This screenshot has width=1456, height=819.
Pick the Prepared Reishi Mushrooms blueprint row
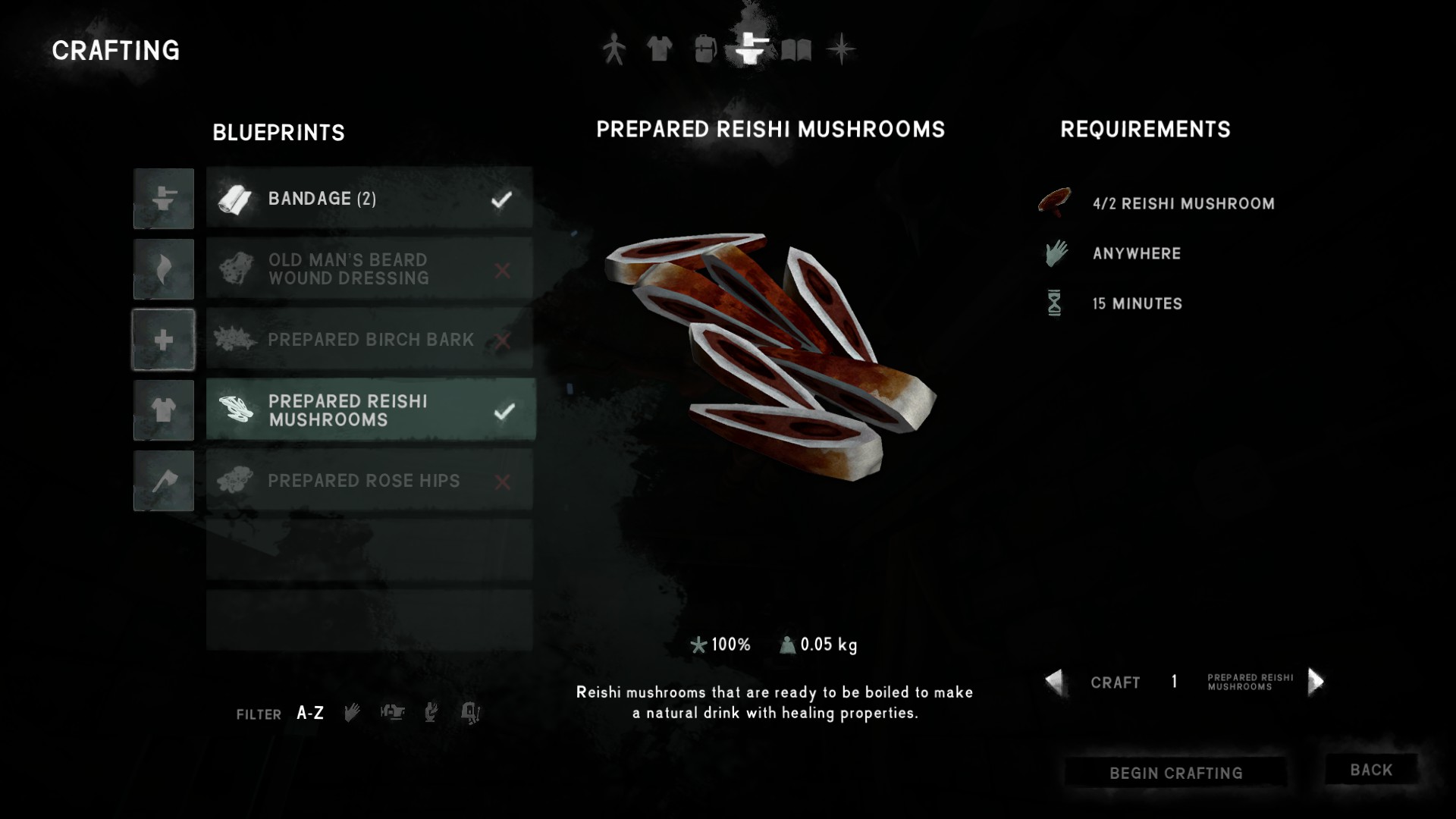[369, 410]
